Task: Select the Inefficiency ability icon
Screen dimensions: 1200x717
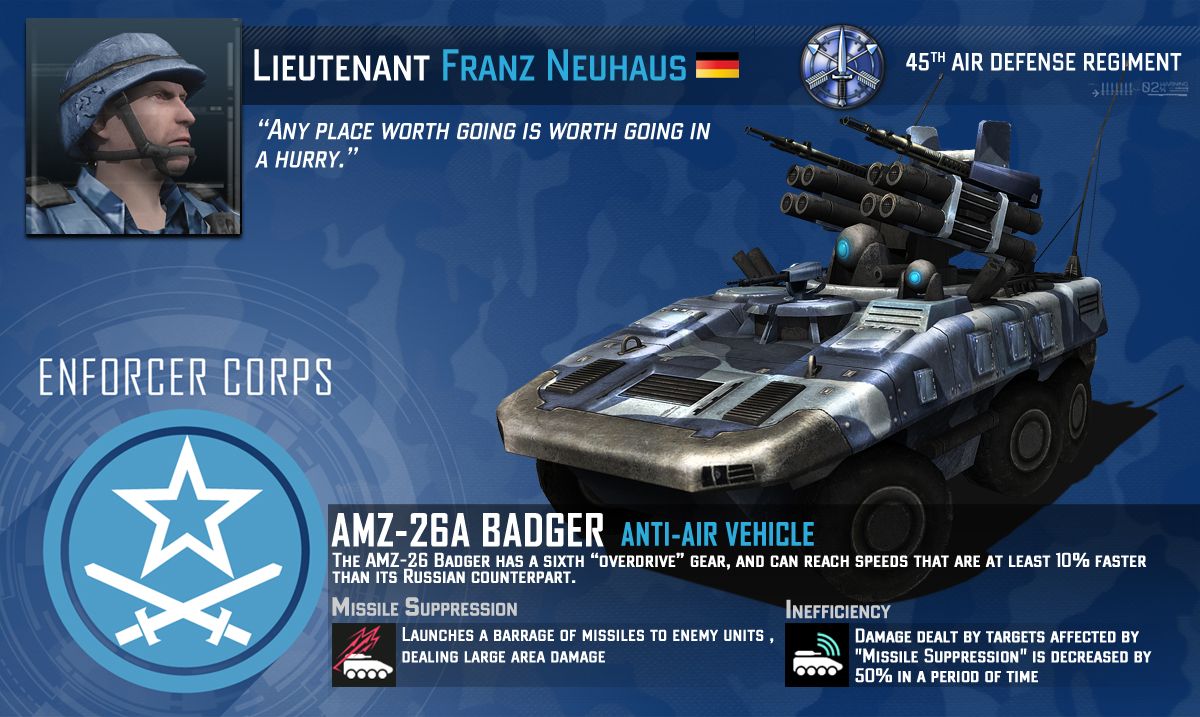Action: tap(817, 655)
